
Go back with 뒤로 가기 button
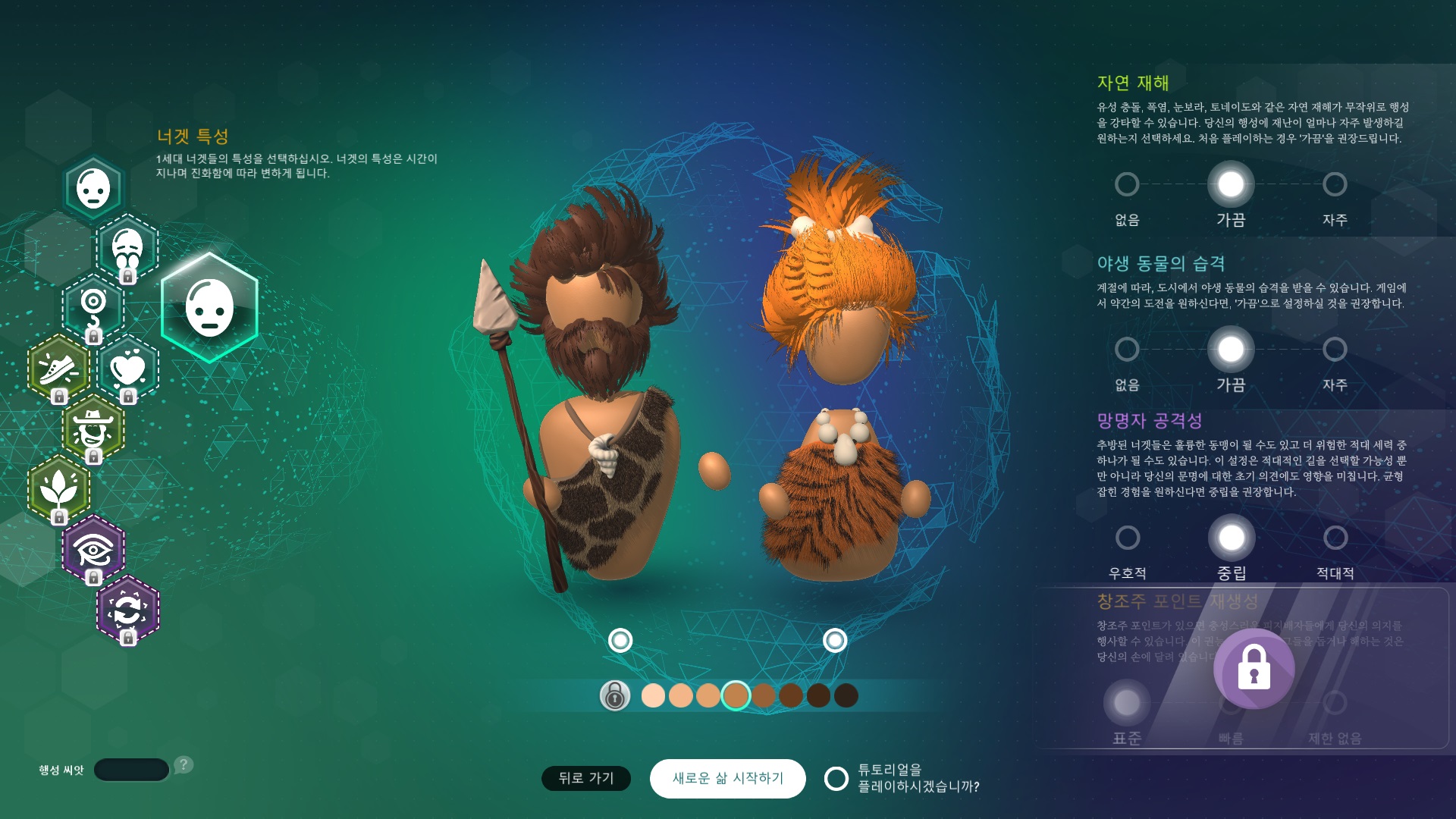pos(585,778)
